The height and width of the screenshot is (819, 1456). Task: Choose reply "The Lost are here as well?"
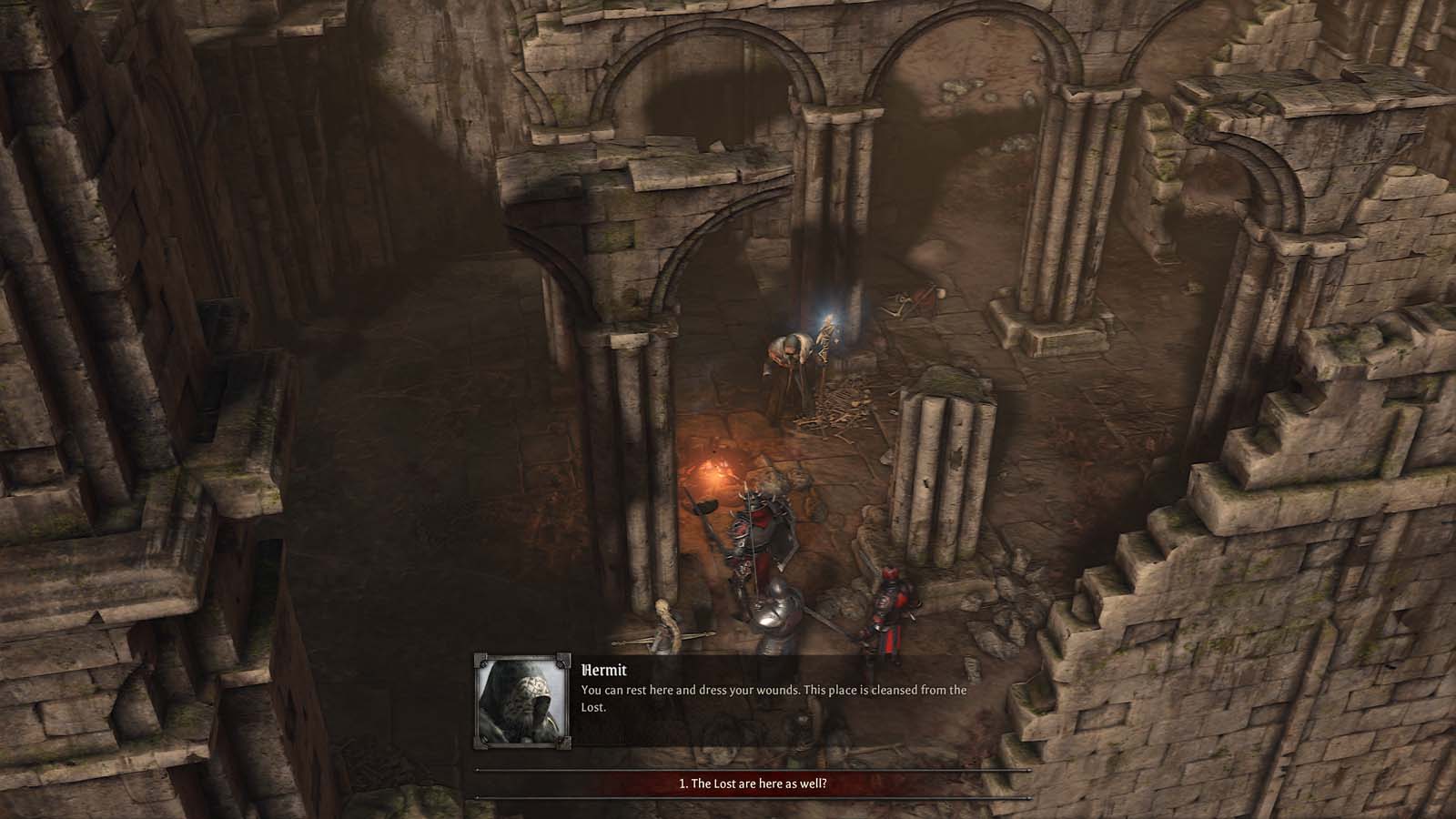click(x=753, y=784)
